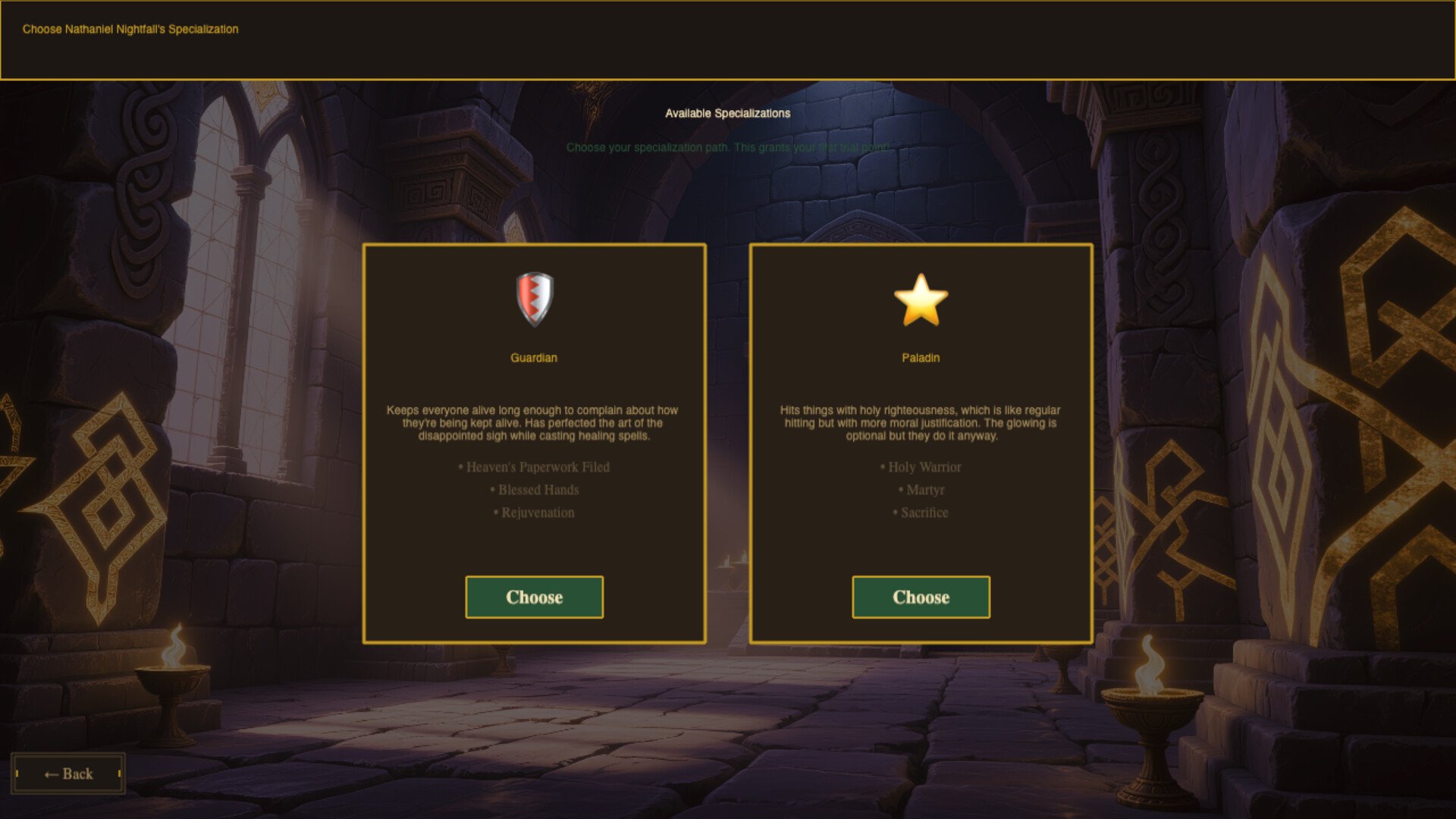Select the Sacrifice ability
1456x819 pixels.
[x=921, y=513]
